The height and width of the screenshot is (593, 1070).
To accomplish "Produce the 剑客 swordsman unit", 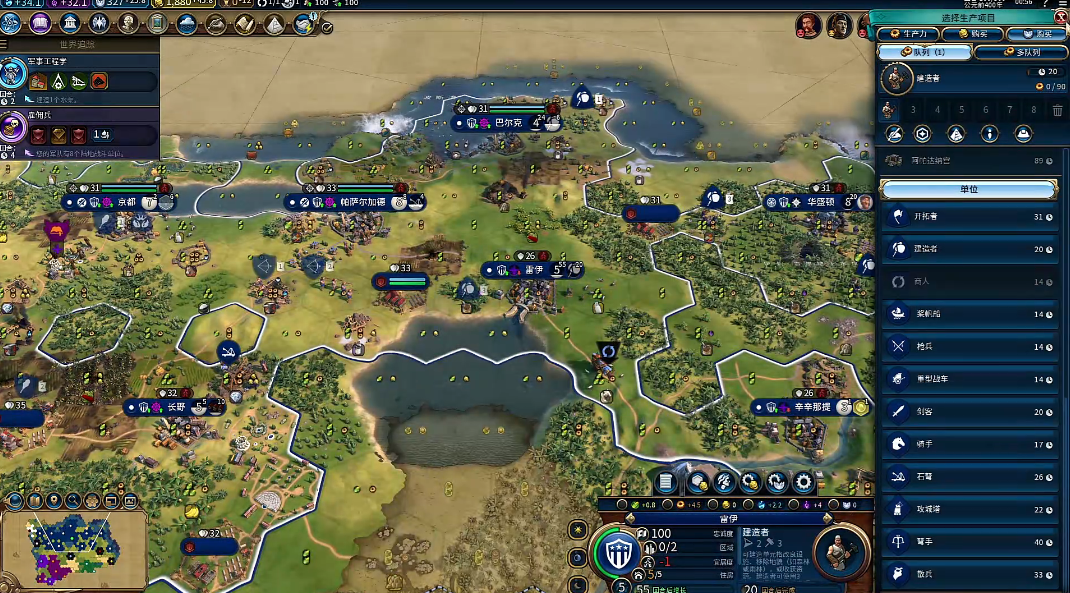I will point(968,412).
